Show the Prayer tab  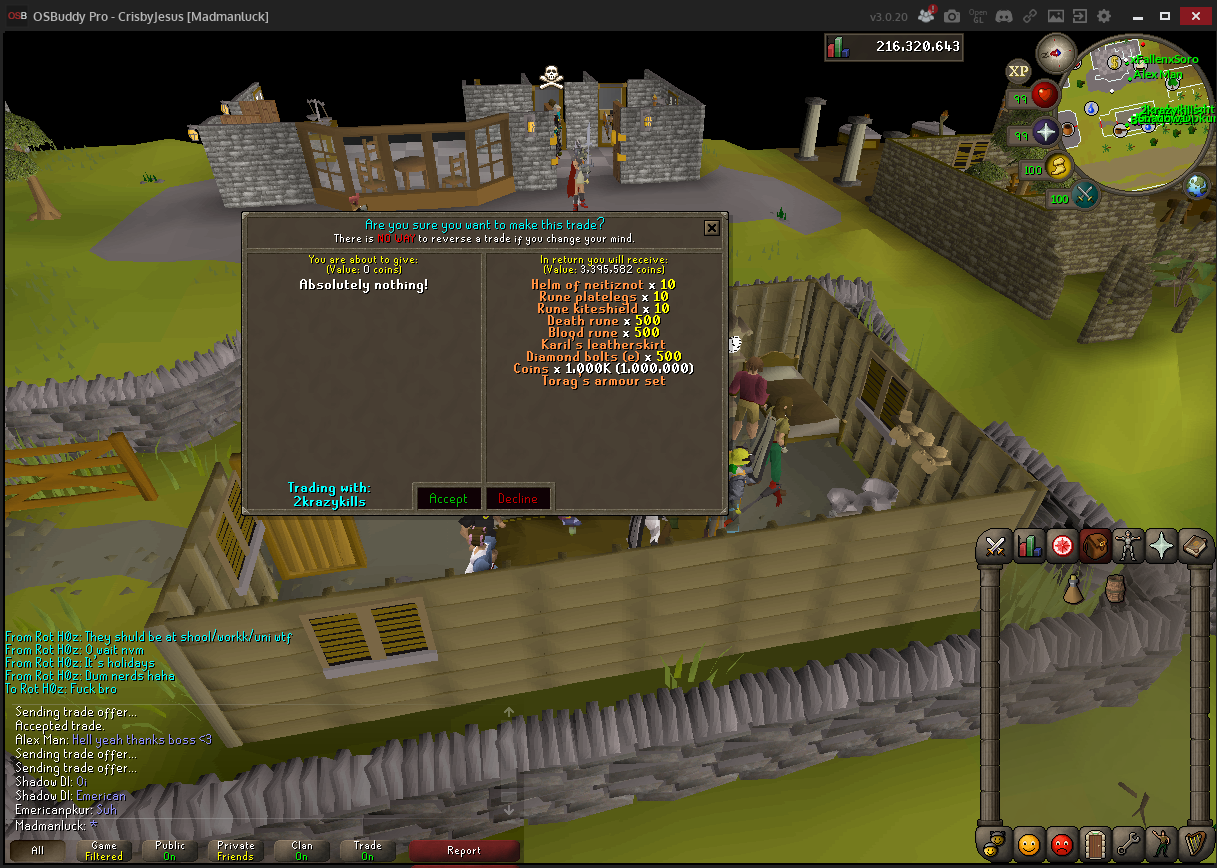(1162, 546)
